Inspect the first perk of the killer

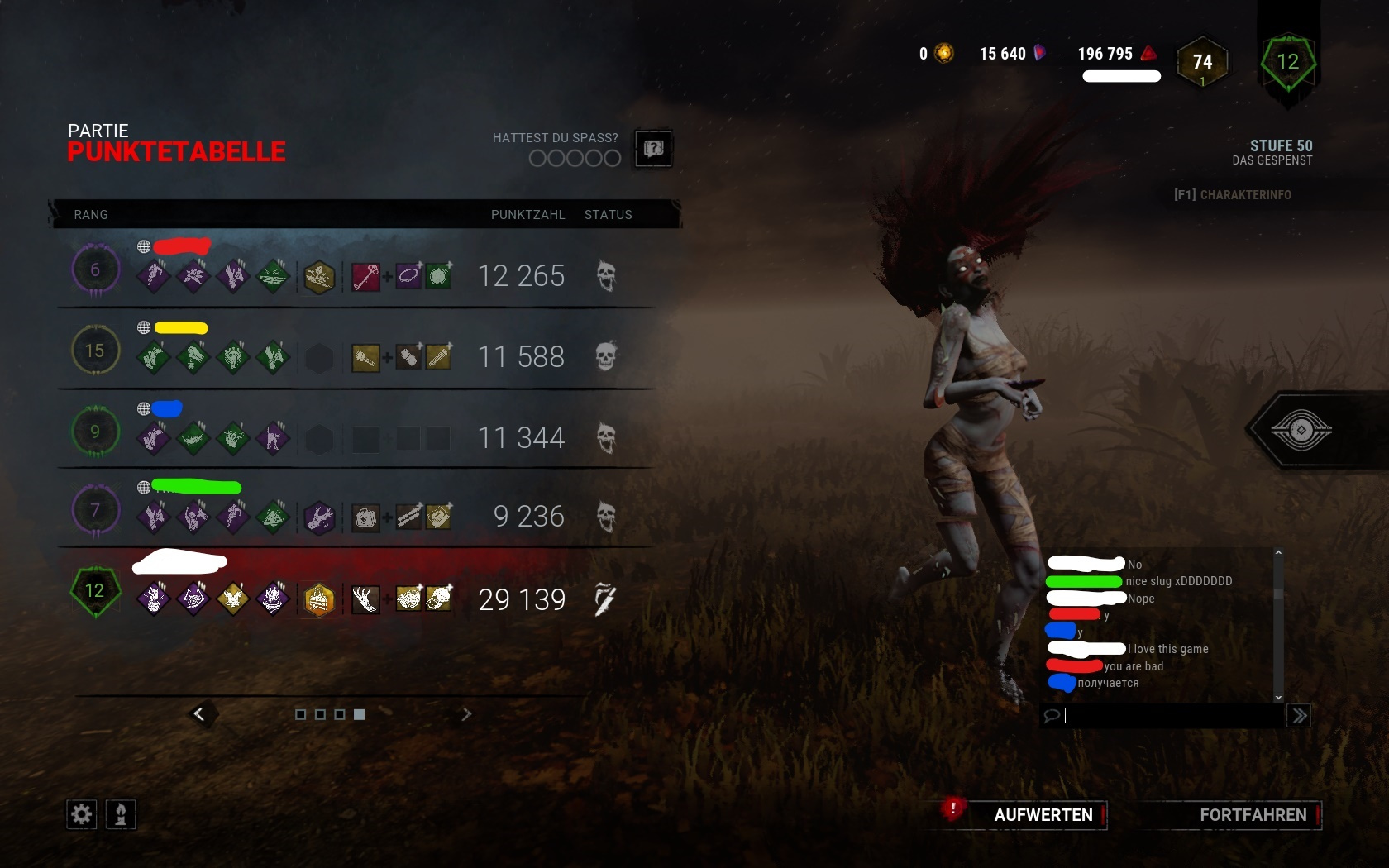click(154, 599)
